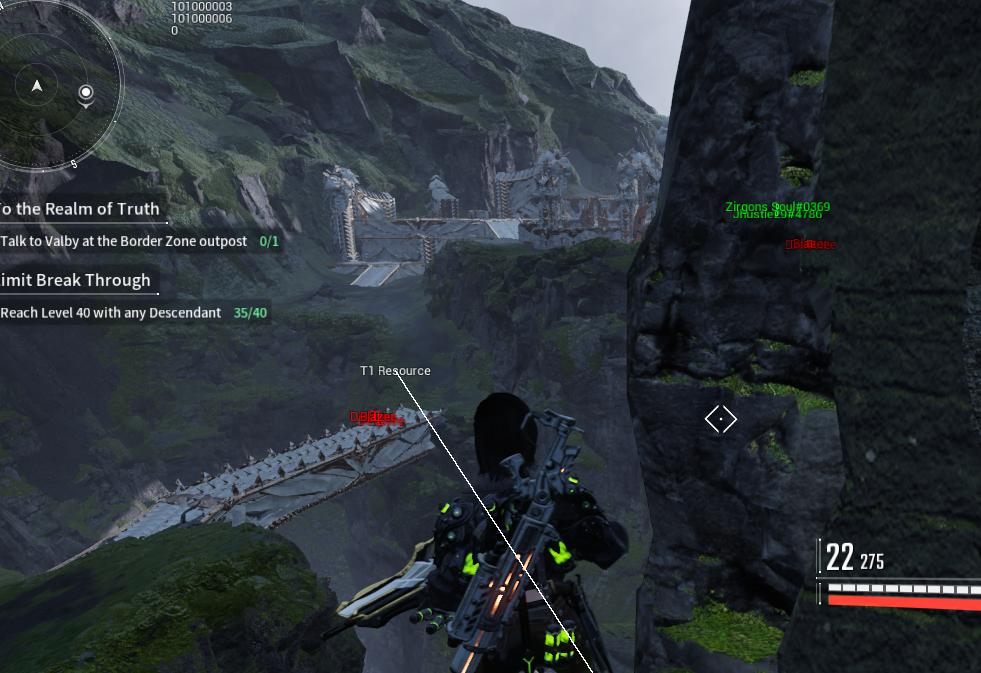Viewport: 981px width, 673px height.
Task: Select the Reach Level 40 objective
Action: (x=111, y=313)
